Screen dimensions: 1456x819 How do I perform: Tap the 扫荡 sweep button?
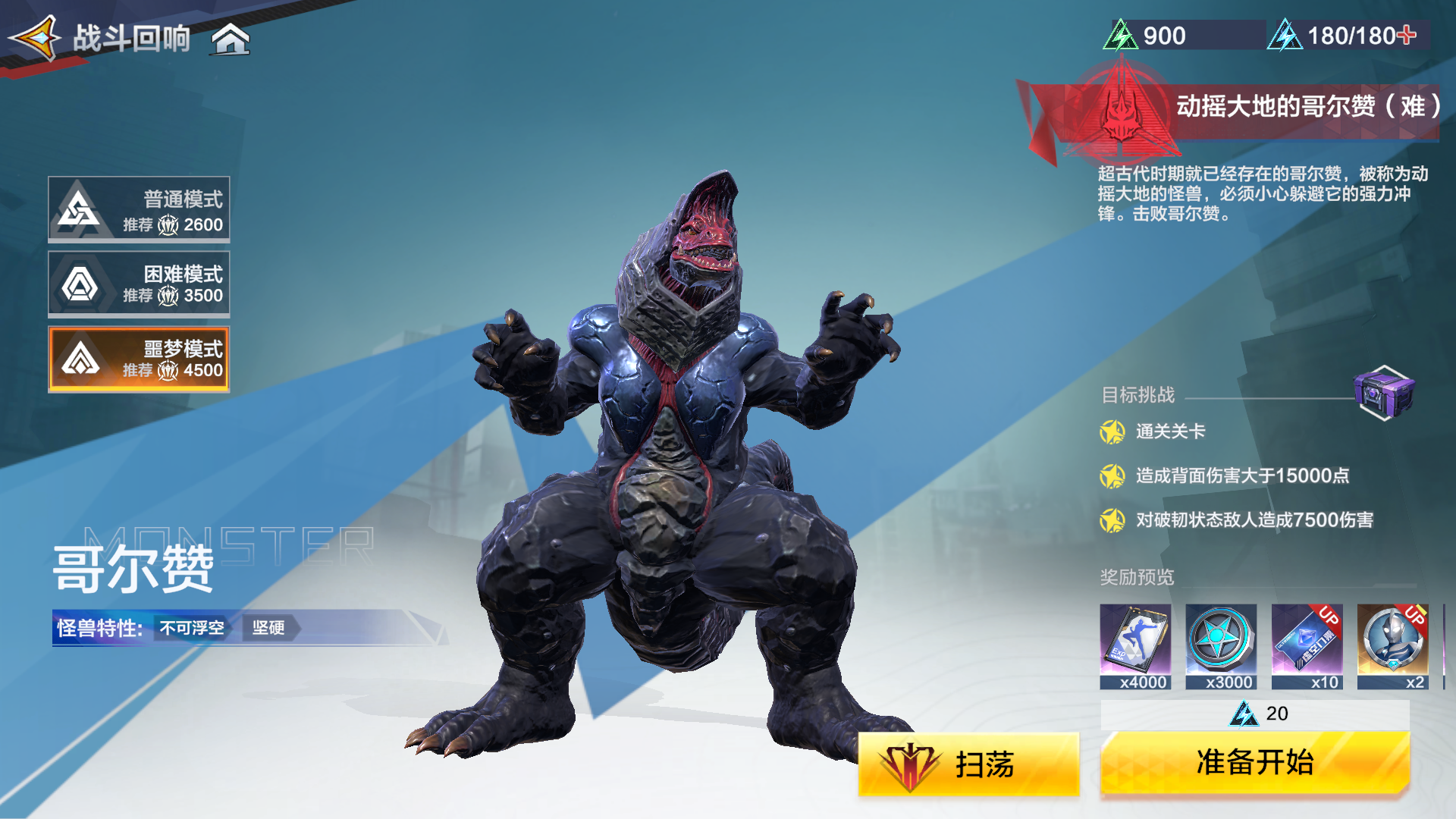pos(968,764)
